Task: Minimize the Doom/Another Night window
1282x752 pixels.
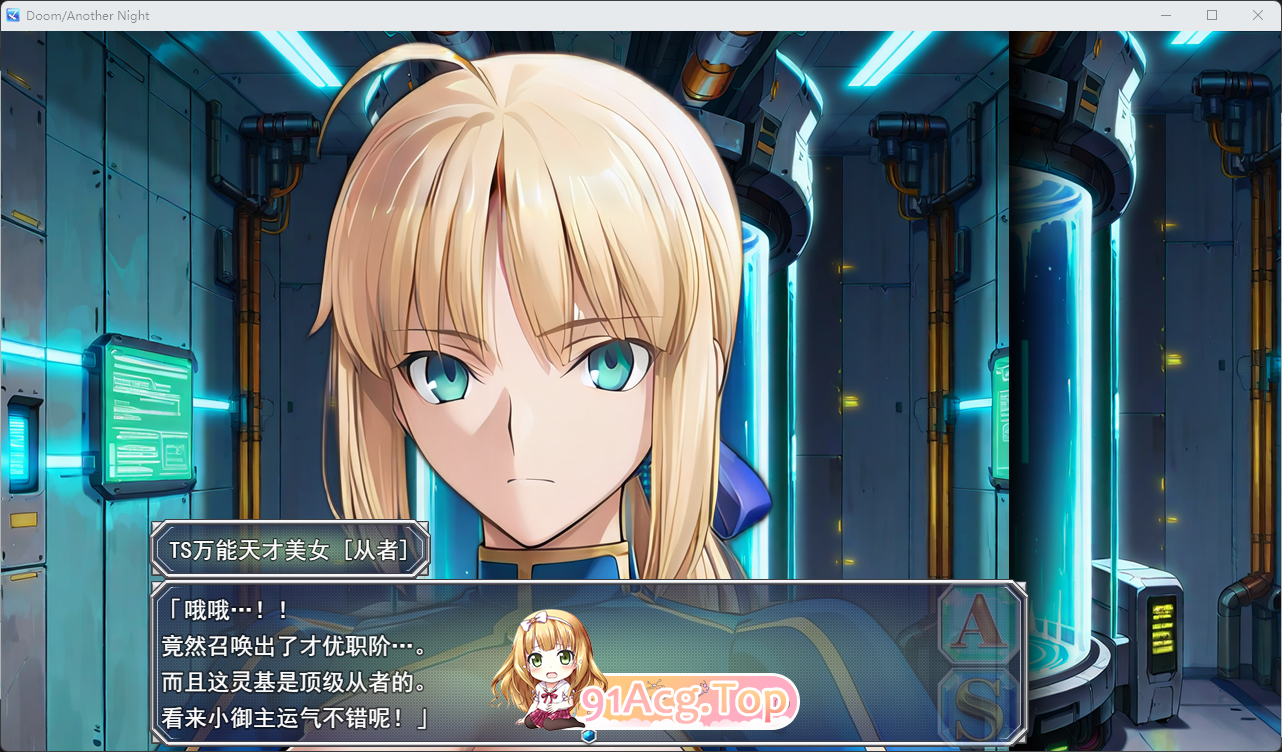Action: [x=1165, y=15]
